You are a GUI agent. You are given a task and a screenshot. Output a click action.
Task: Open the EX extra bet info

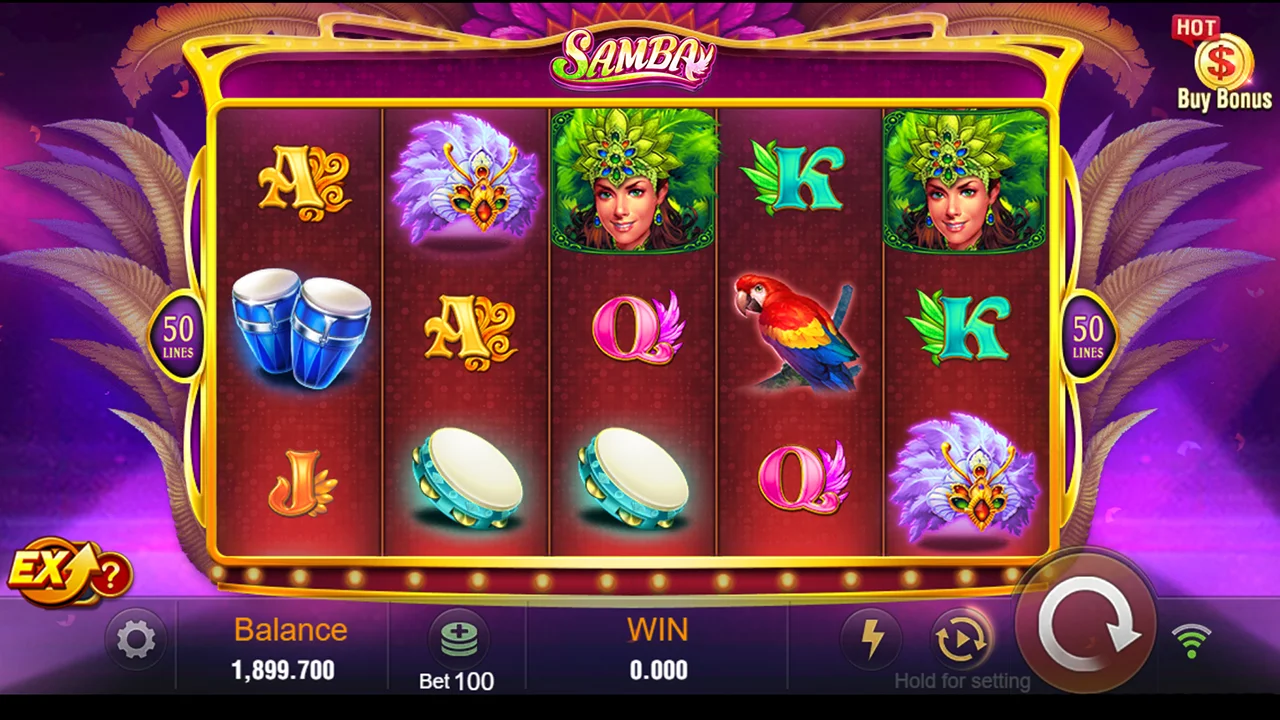(68, 573)
